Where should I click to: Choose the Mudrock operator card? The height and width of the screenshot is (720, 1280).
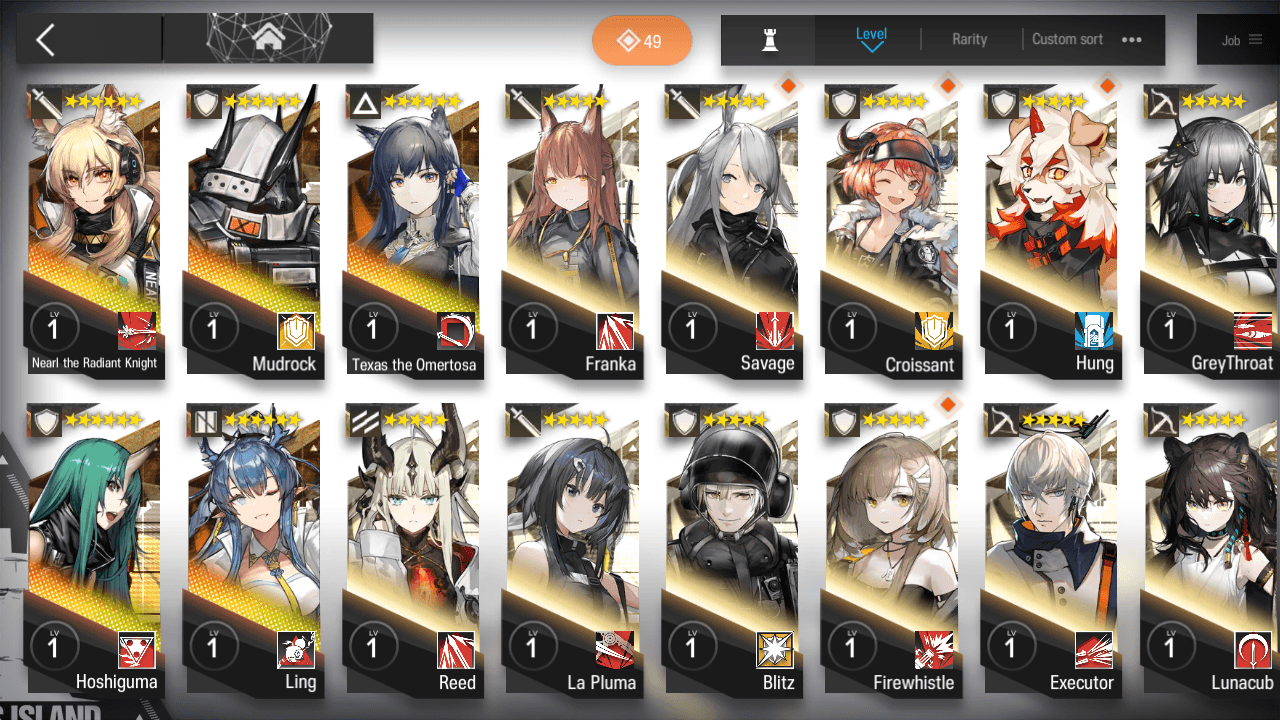(254, 230)
